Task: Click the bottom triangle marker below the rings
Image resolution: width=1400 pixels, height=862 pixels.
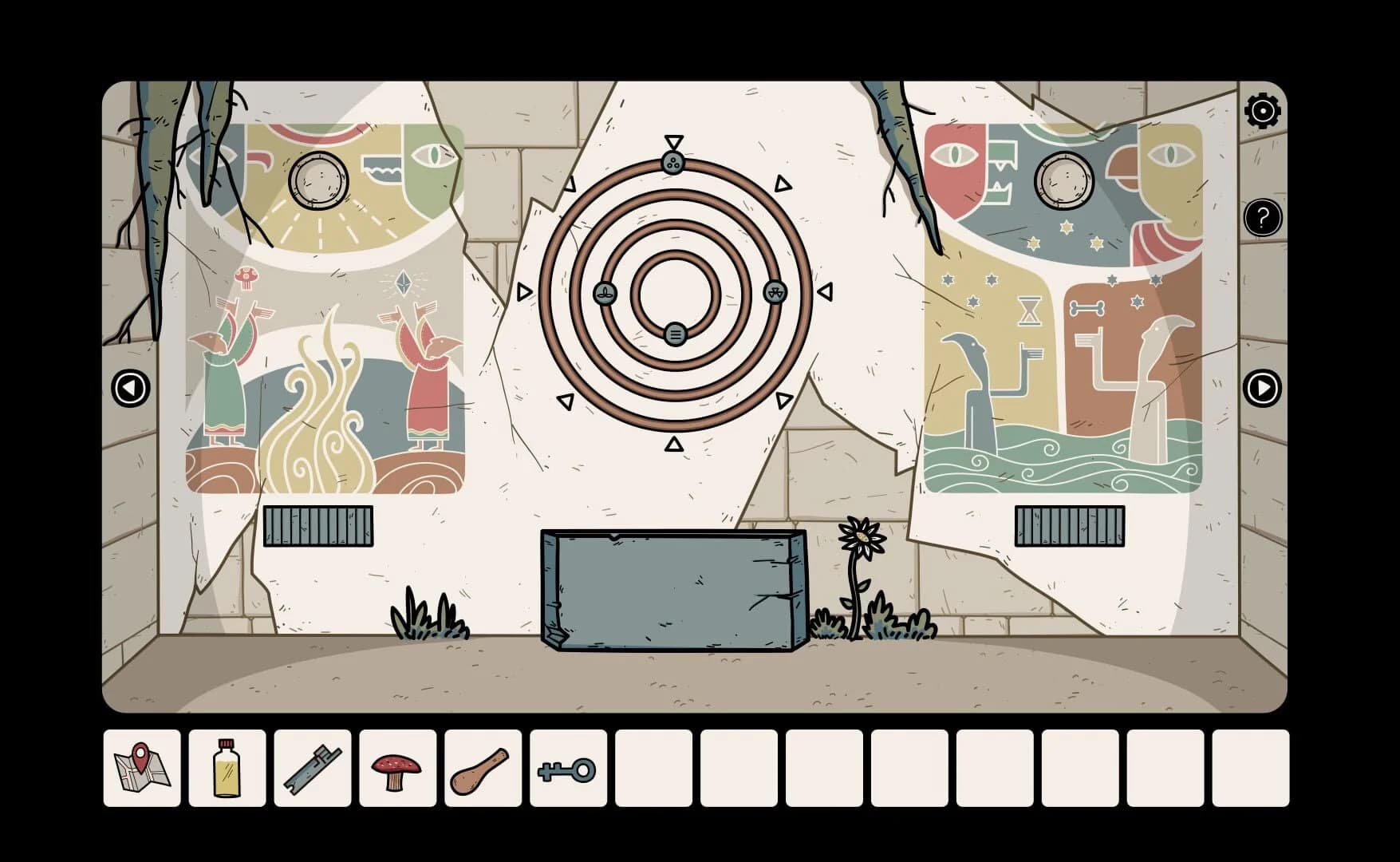Action: (674, 444)
